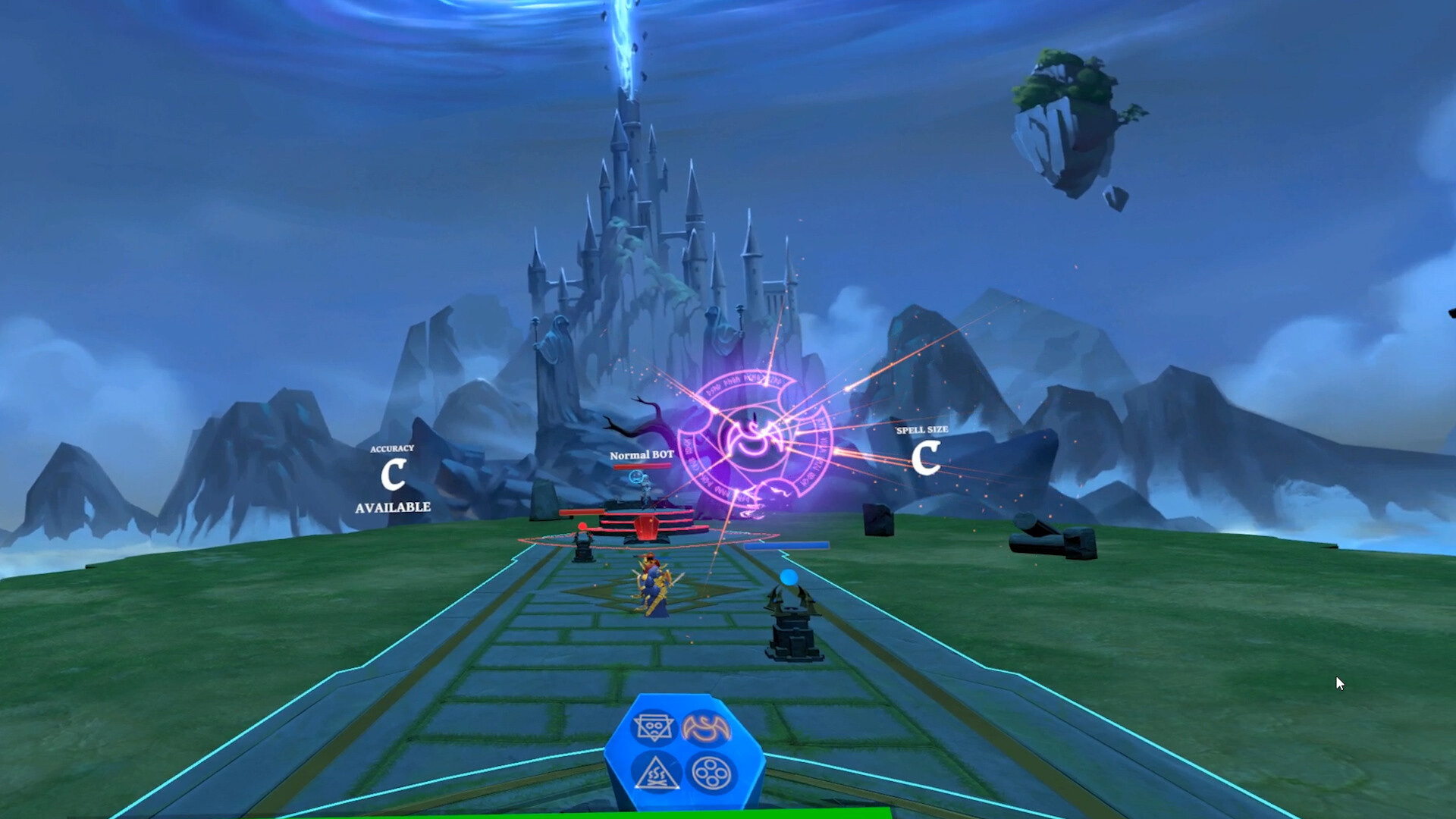This screenshot has height=819, width=1456.
Task: Expand the spell hexagon selection panel
Action: click(x=682, y=751)
